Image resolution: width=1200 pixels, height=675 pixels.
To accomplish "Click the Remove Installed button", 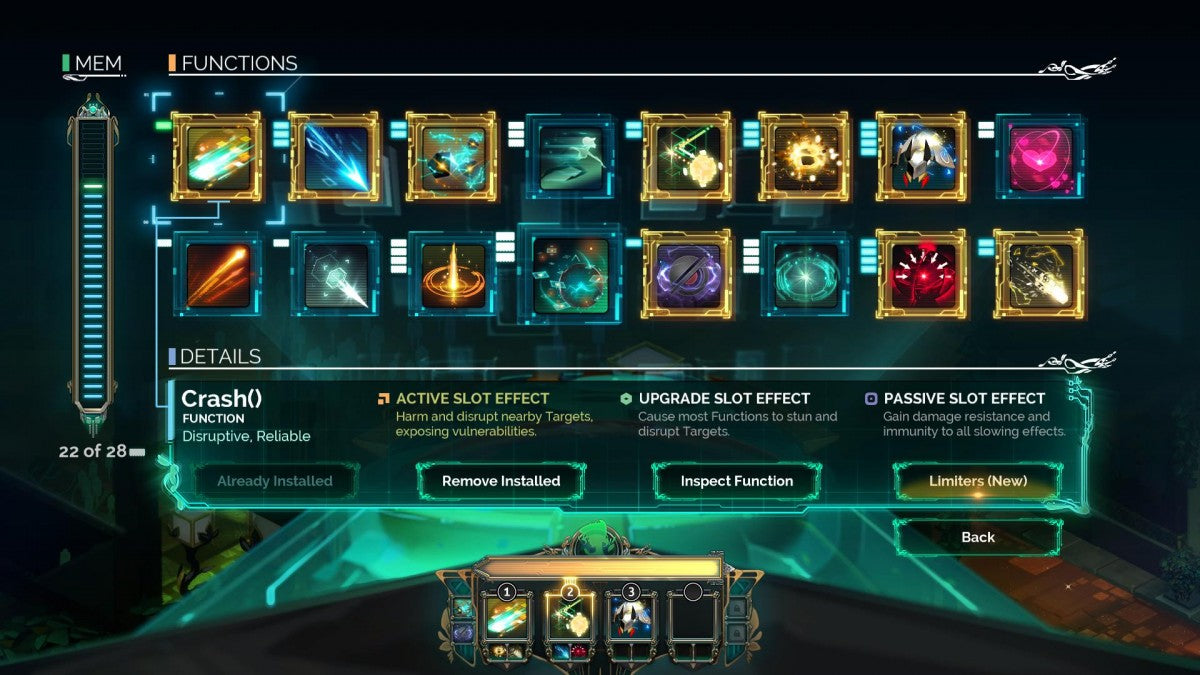I will point(500,481).
